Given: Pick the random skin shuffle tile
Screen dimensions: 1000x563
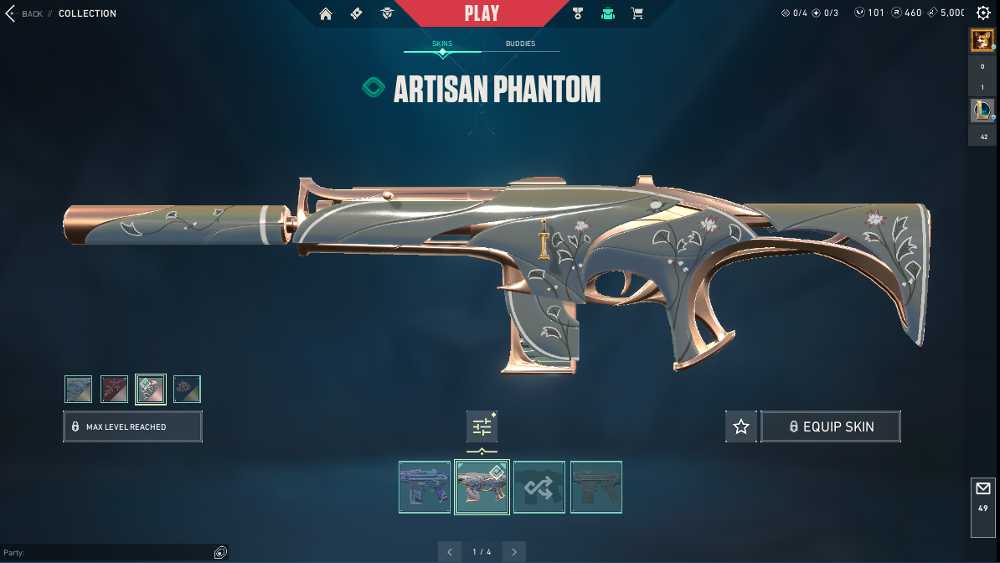Looking at the screenshot, I should tap(539, 487).
